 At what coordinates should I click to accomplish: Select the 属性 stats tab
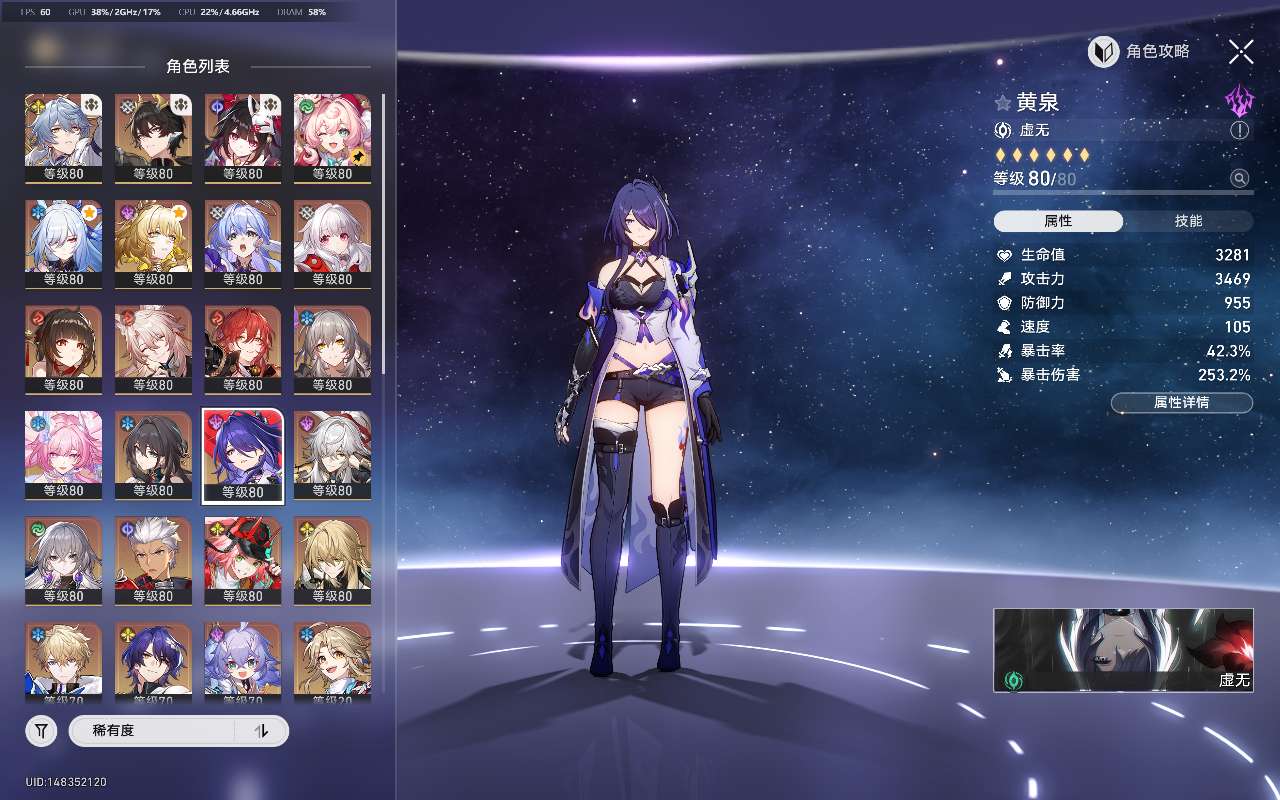click(1058, 221)
